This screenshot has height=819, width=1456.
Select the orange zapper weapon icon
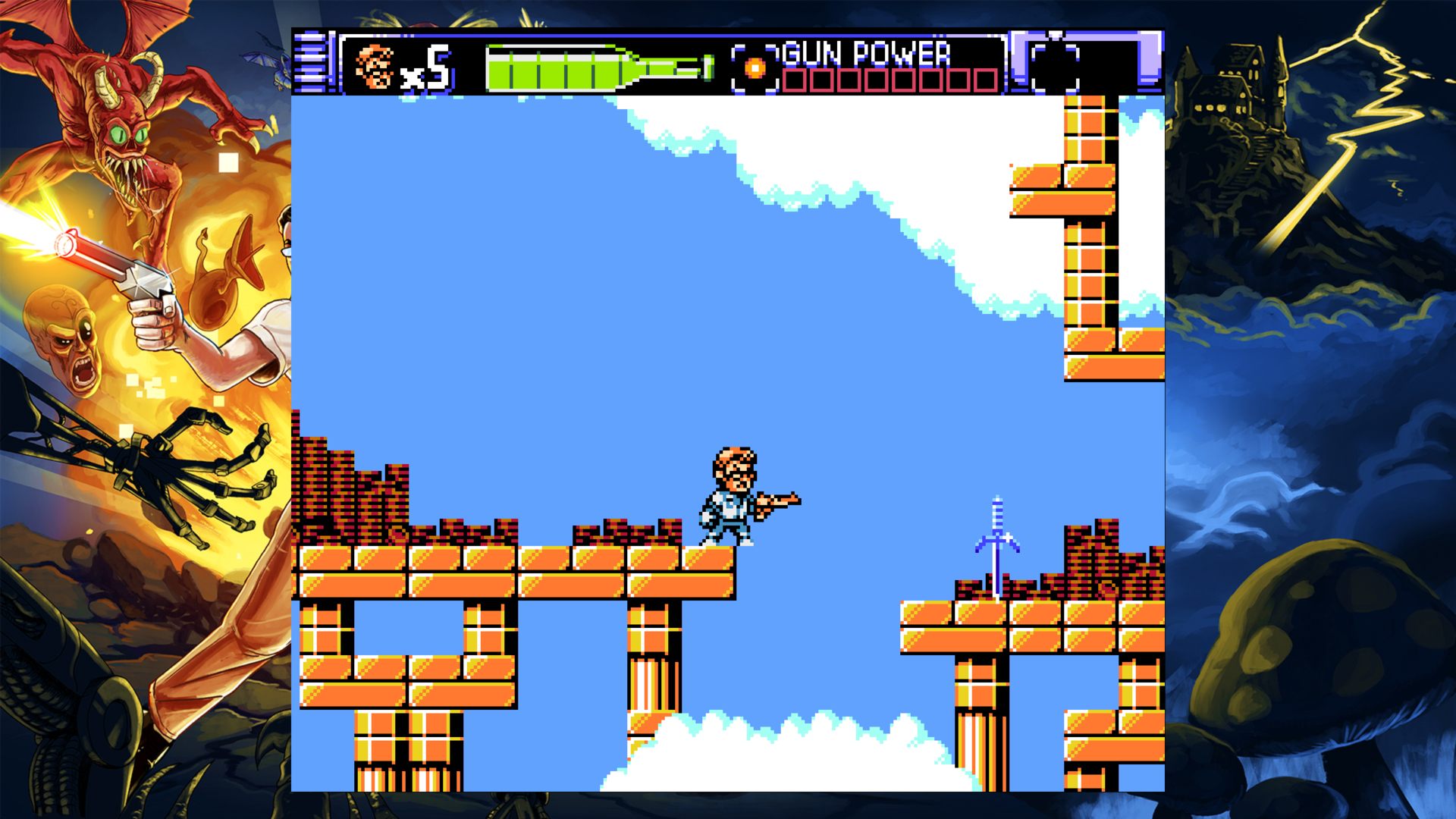tap(755, 68)
